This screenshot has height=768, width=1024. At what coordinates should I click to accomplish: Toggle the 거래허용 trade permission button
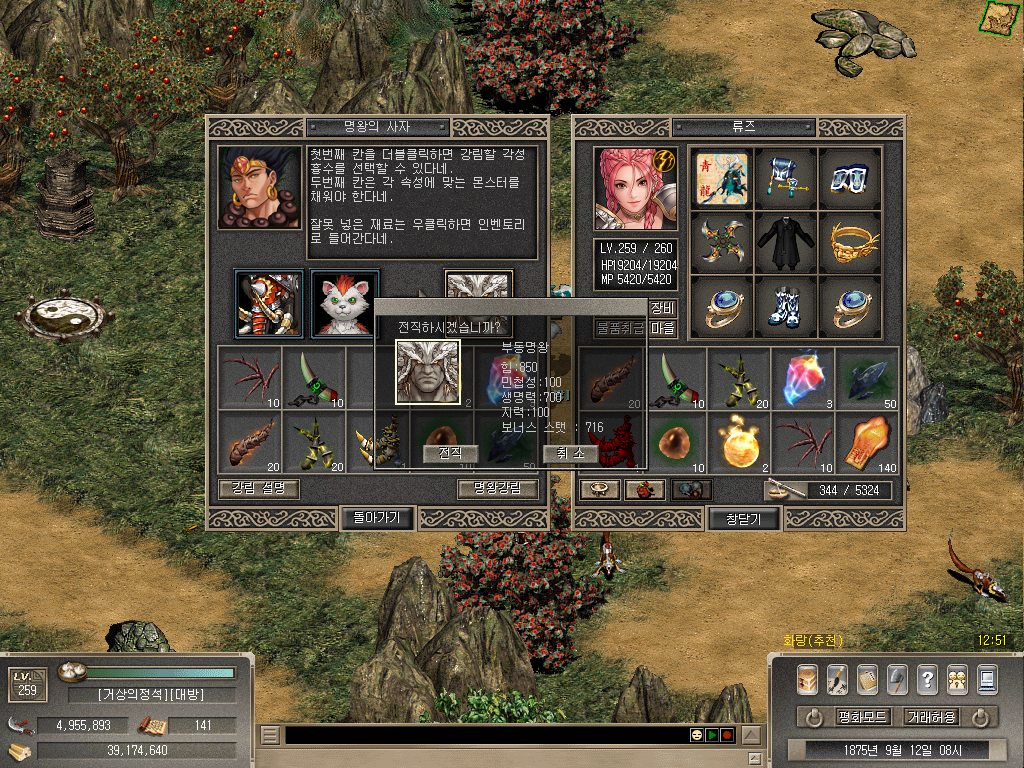(x=930, y=717)
